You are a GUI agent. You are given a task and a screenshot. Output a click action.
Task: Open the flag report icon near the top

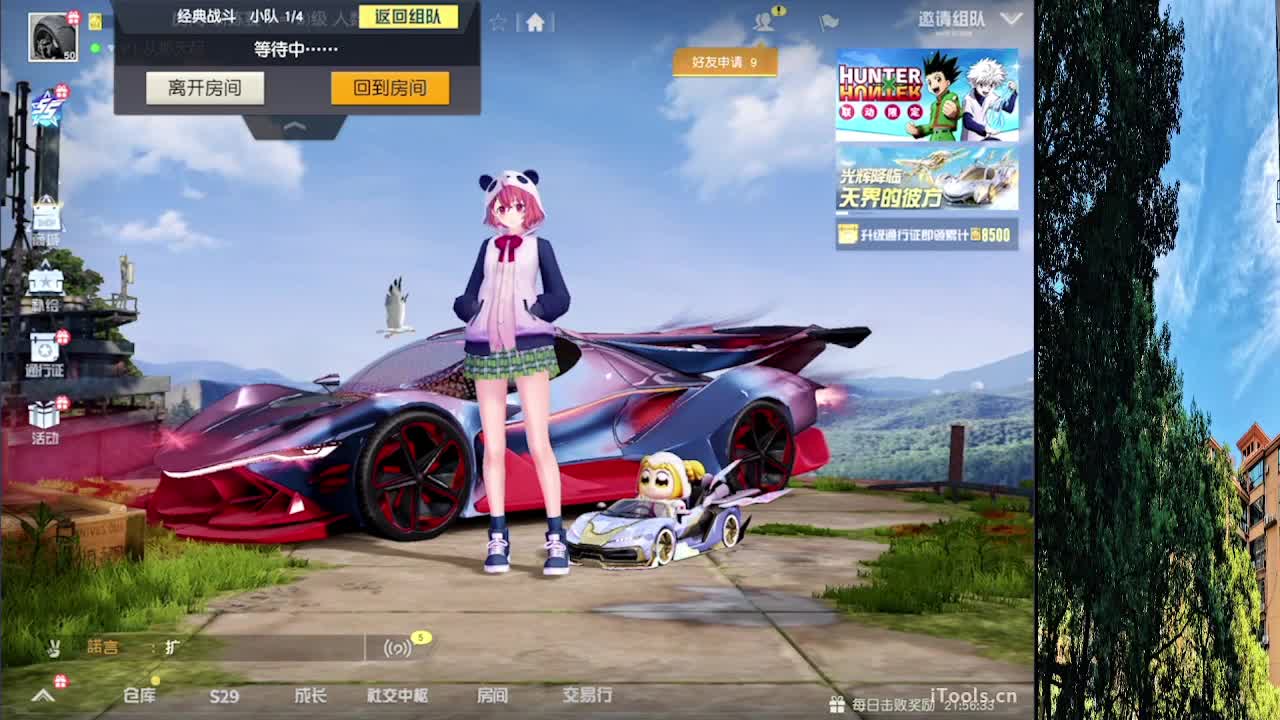click(x=828, y=22)
